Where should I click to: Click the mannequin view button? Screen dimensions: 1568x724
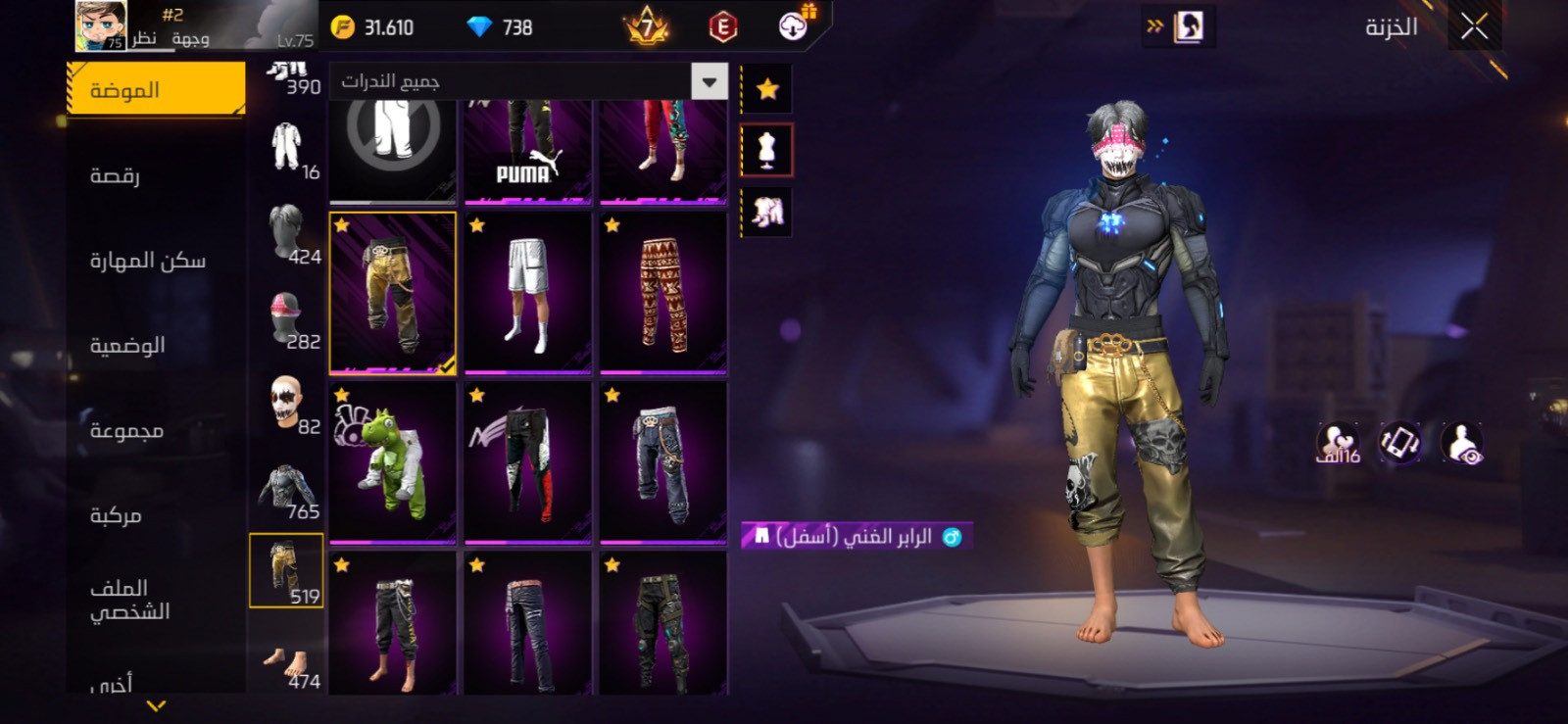(x=766, y=151)
